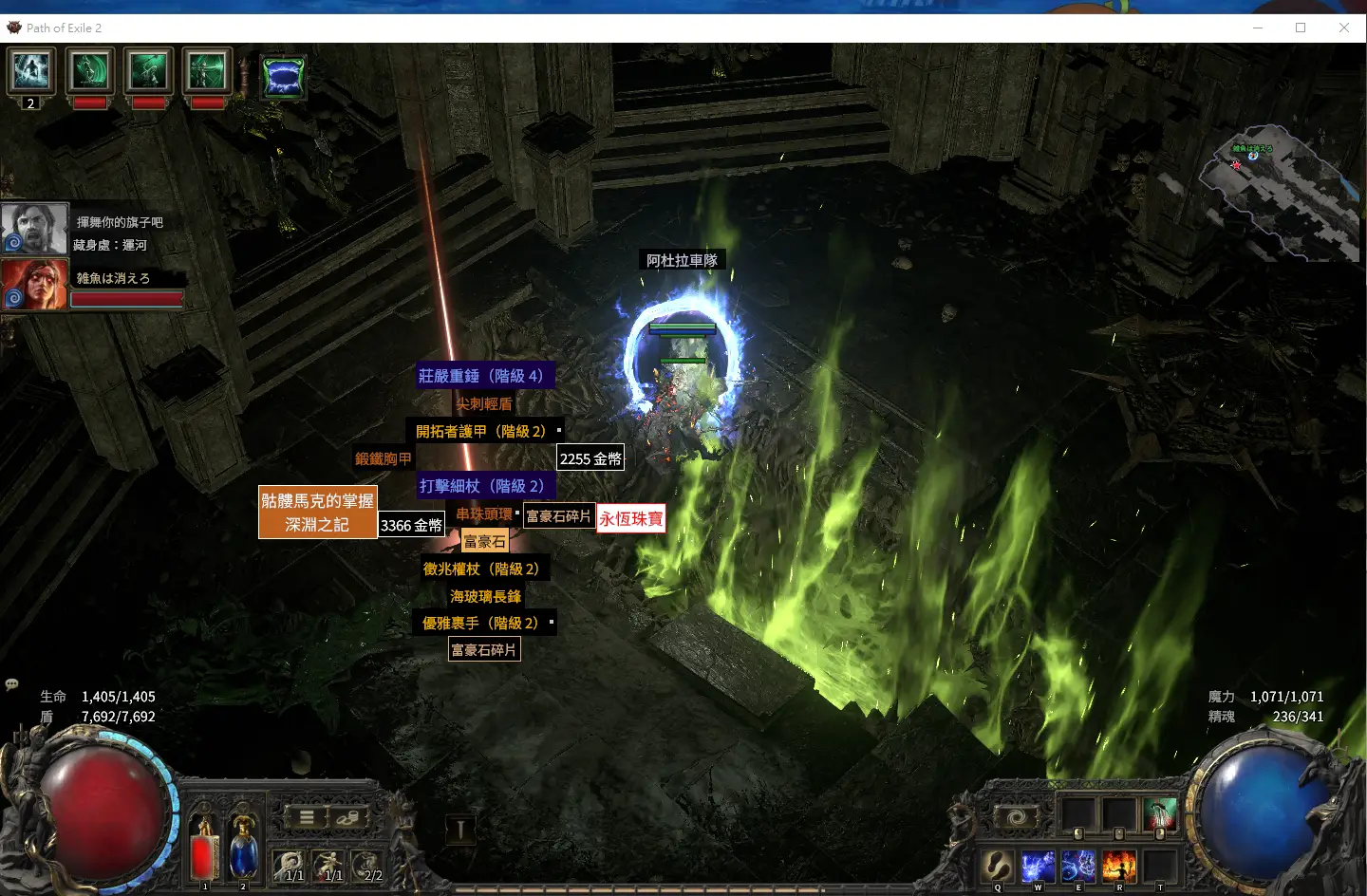Activate the footprints skill on Q
This screenshot has width=1367, height=896.
pyautogui.click(x=998, y=866)
